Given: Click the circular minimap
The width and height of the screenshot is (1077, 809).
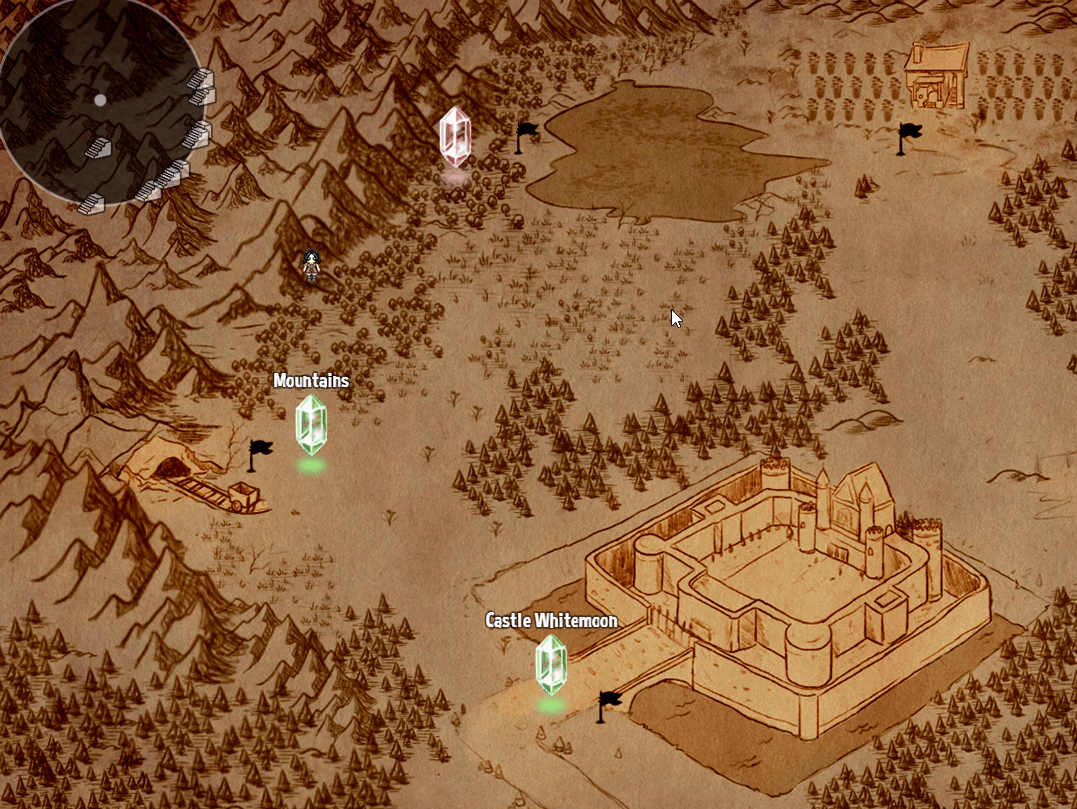Looking at the screenshot, I should pyautogui.click(x=101, y=101).
